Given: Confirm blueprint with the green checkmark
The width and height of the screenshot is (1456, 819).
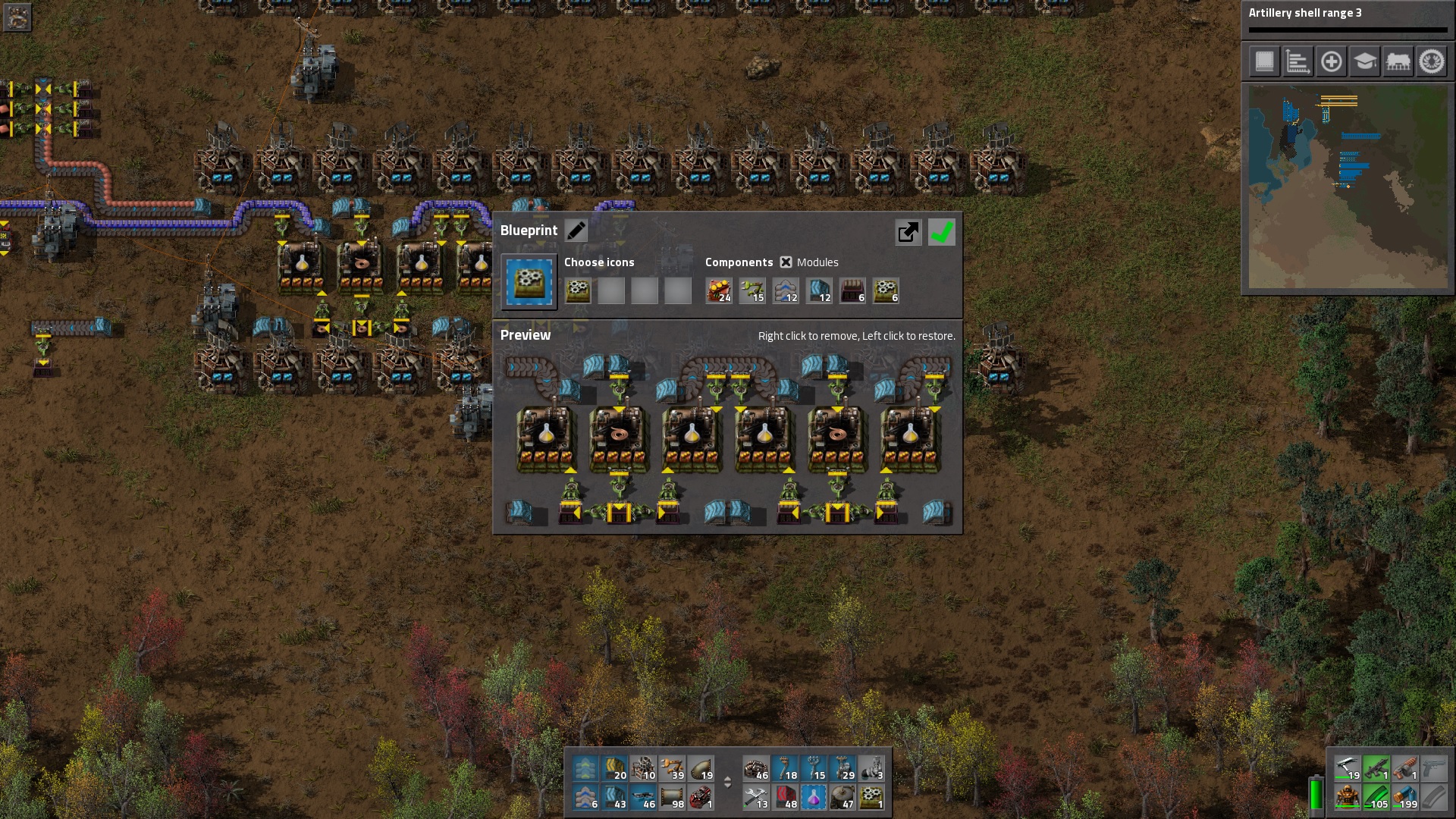Looking at the screenshot, I should point(941,232).
